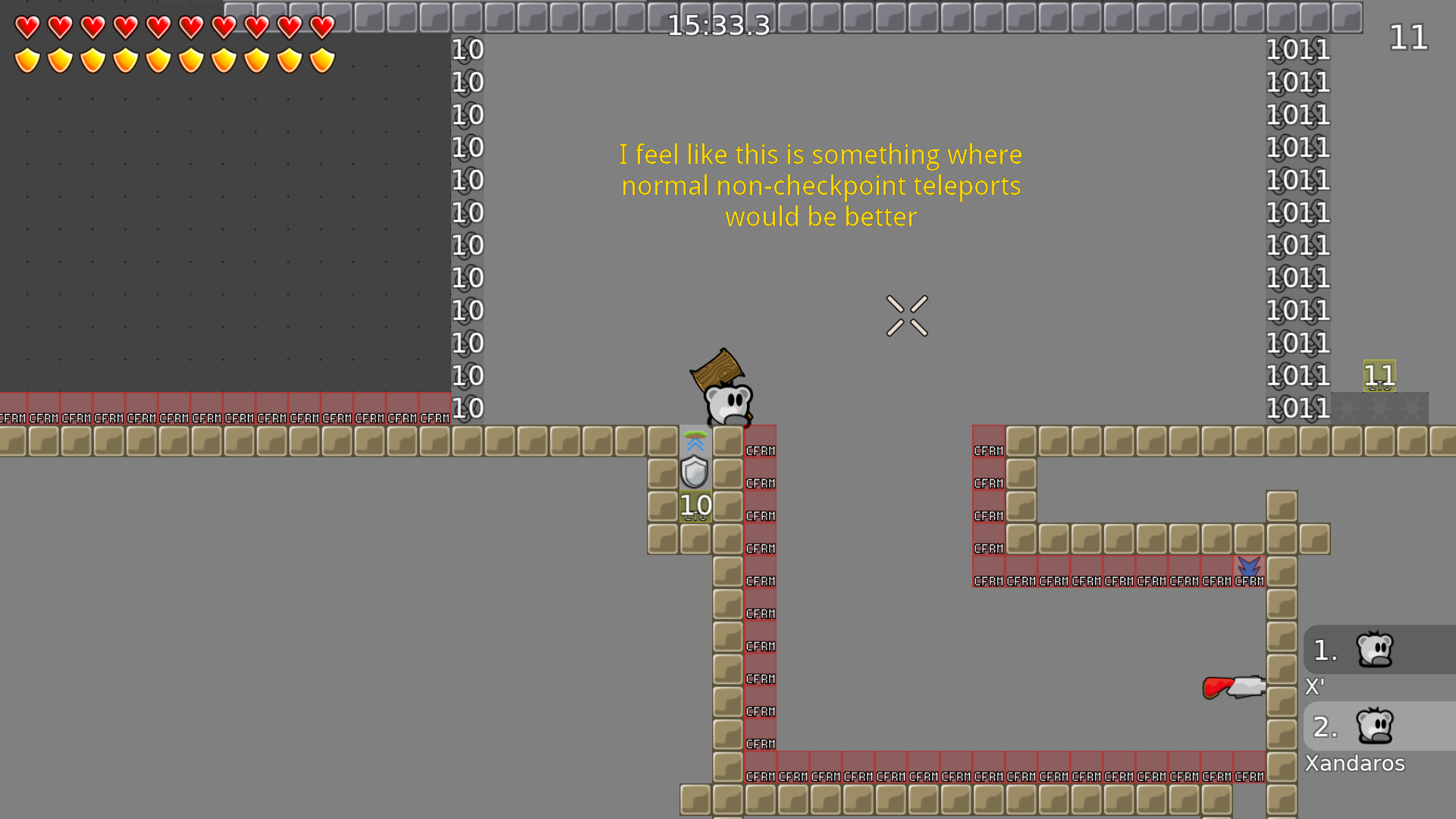The height and width of the screenshot is (819, 1456).
Task: Click the highlighted checkpoint 10 tile
Action: point(694,504)
